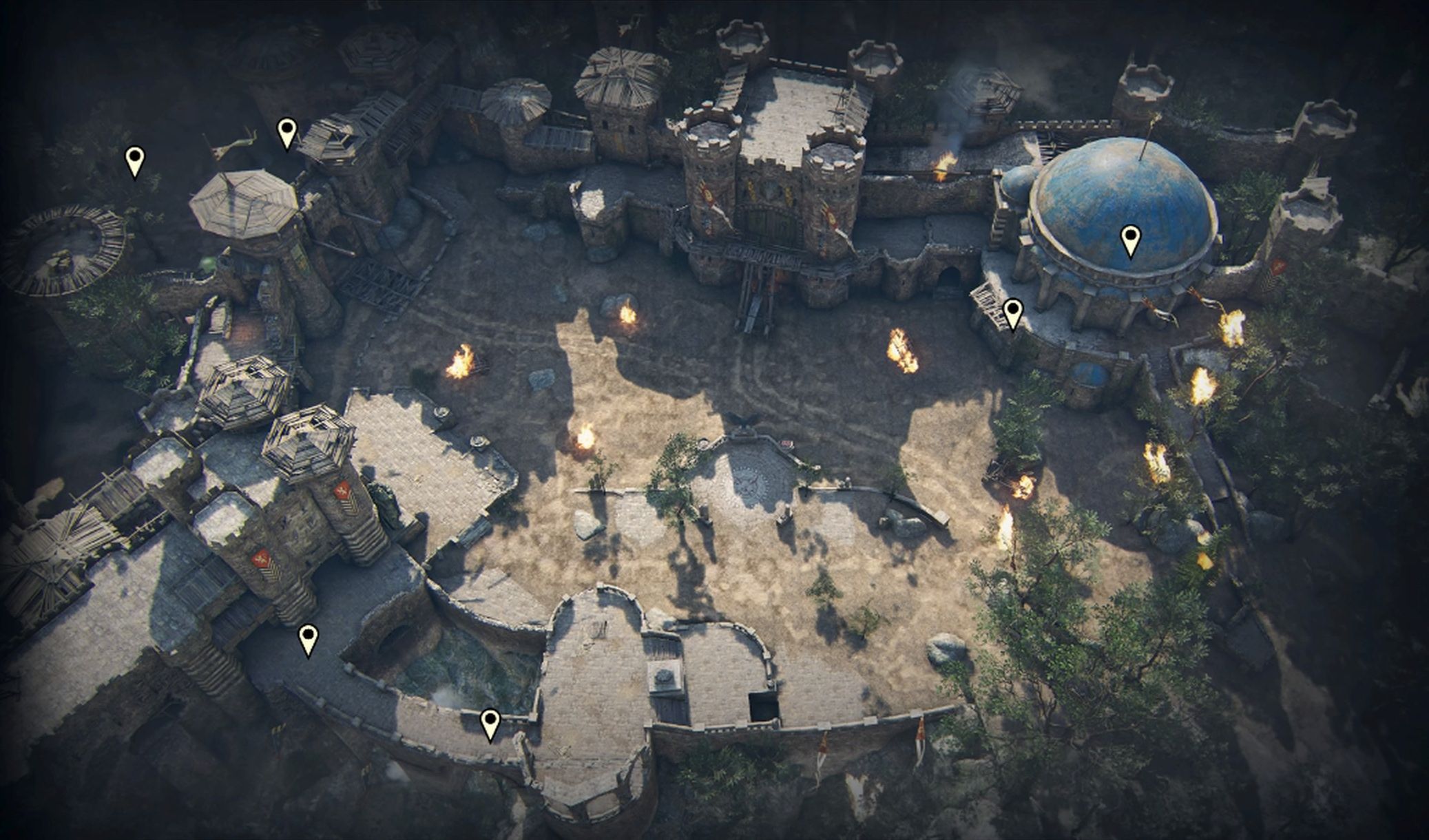Choose the marker in the dark forest outside the walls
This screenshot has height=840, width=1429.
point(135,160)
